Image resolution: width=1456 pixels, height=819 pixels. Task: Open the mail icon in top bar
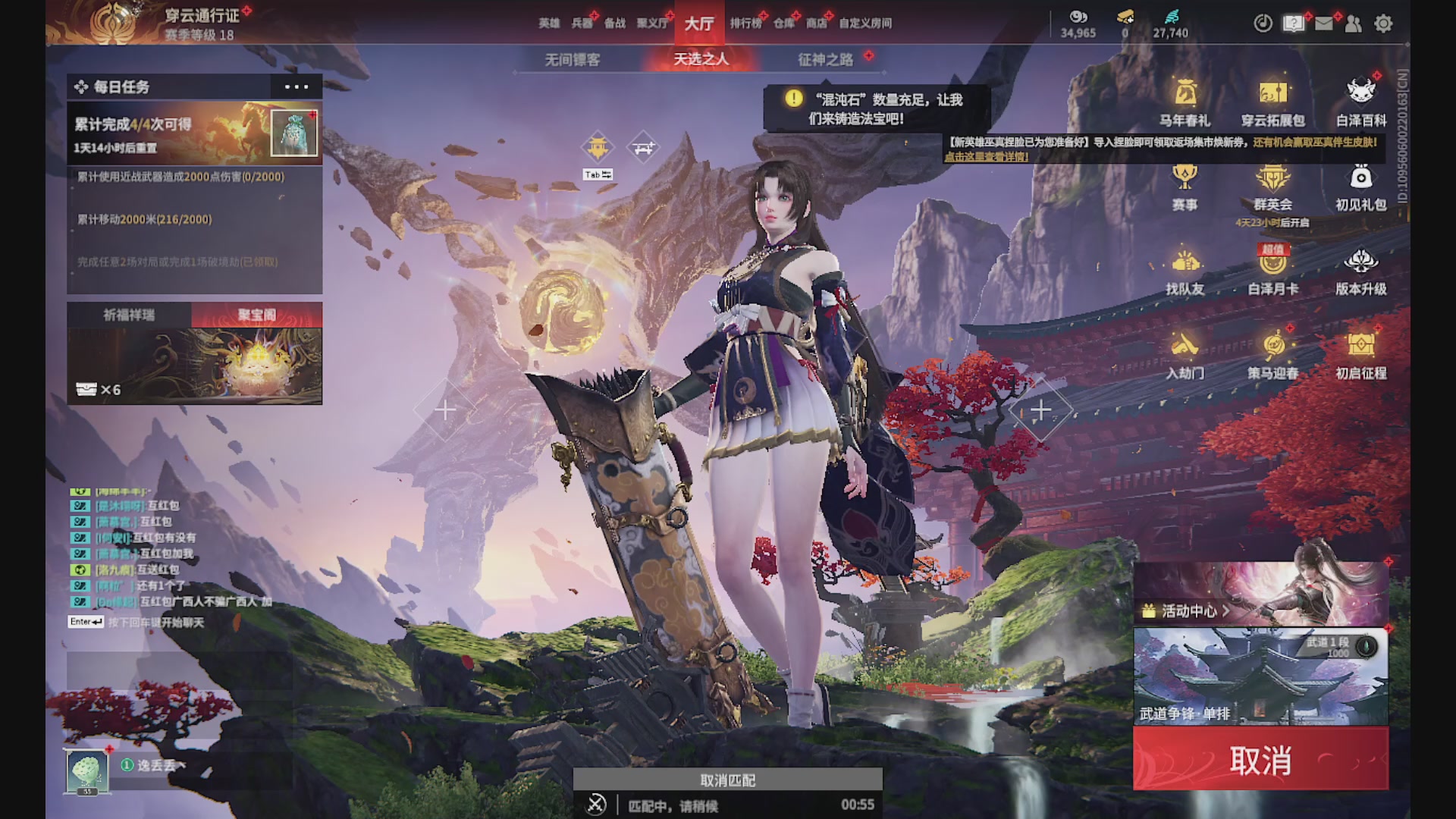click(x=1323, y=24)
